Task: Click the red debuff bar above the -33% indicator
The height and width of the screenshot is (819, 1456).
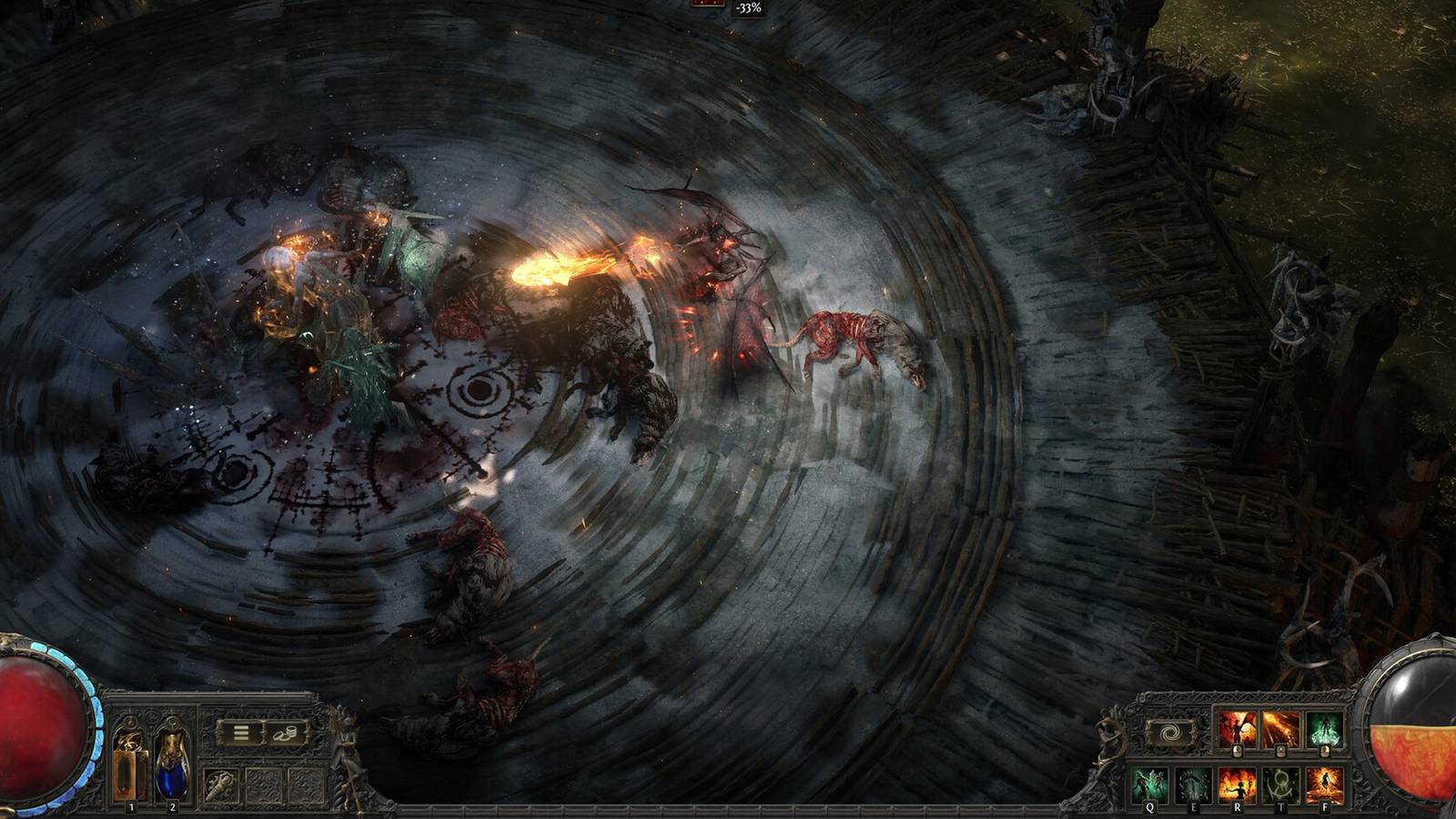Action: tap(707, 3)
